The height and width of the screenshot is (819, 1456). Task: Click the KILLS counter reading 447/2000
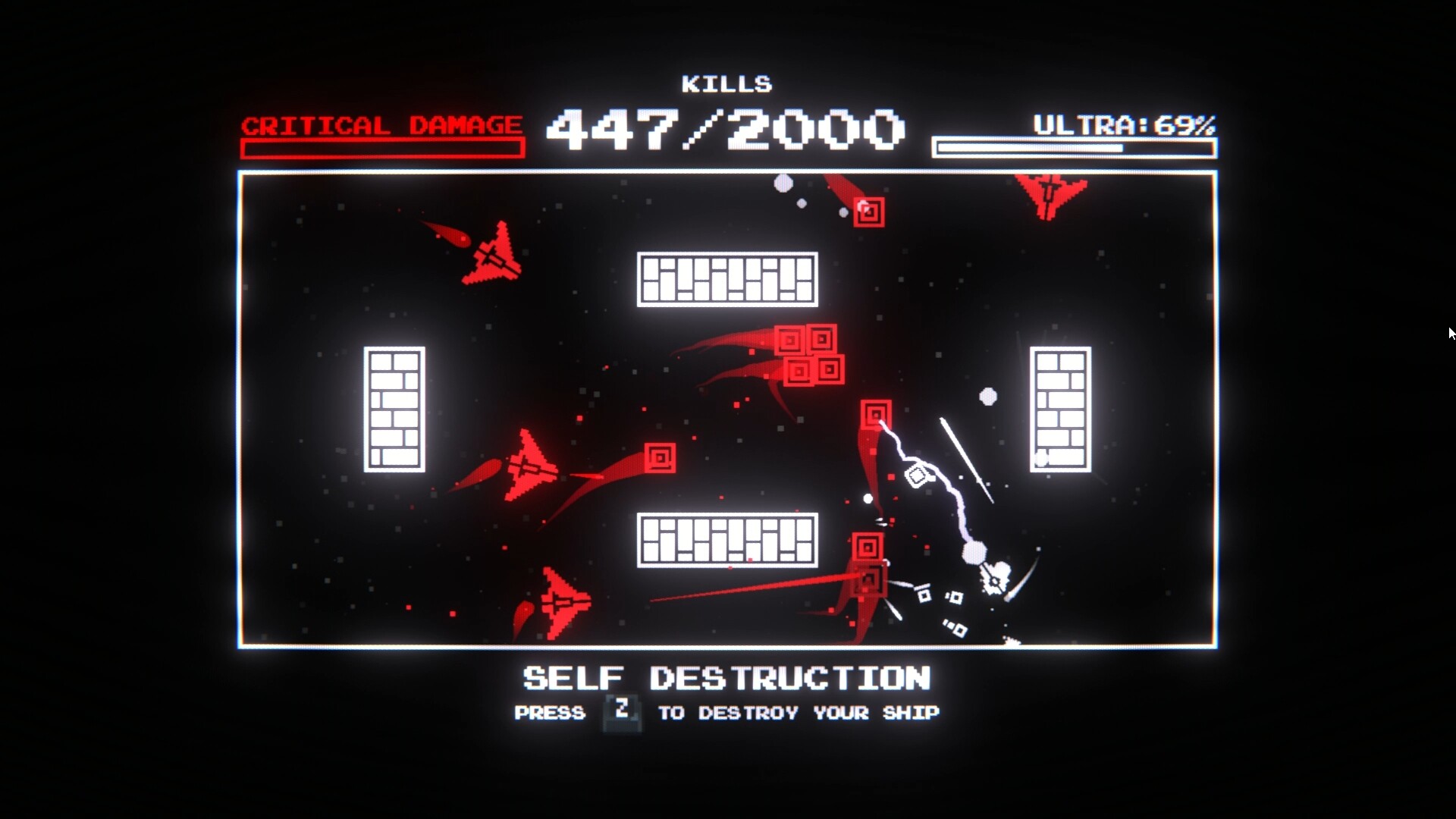click(x=724, y=129)
